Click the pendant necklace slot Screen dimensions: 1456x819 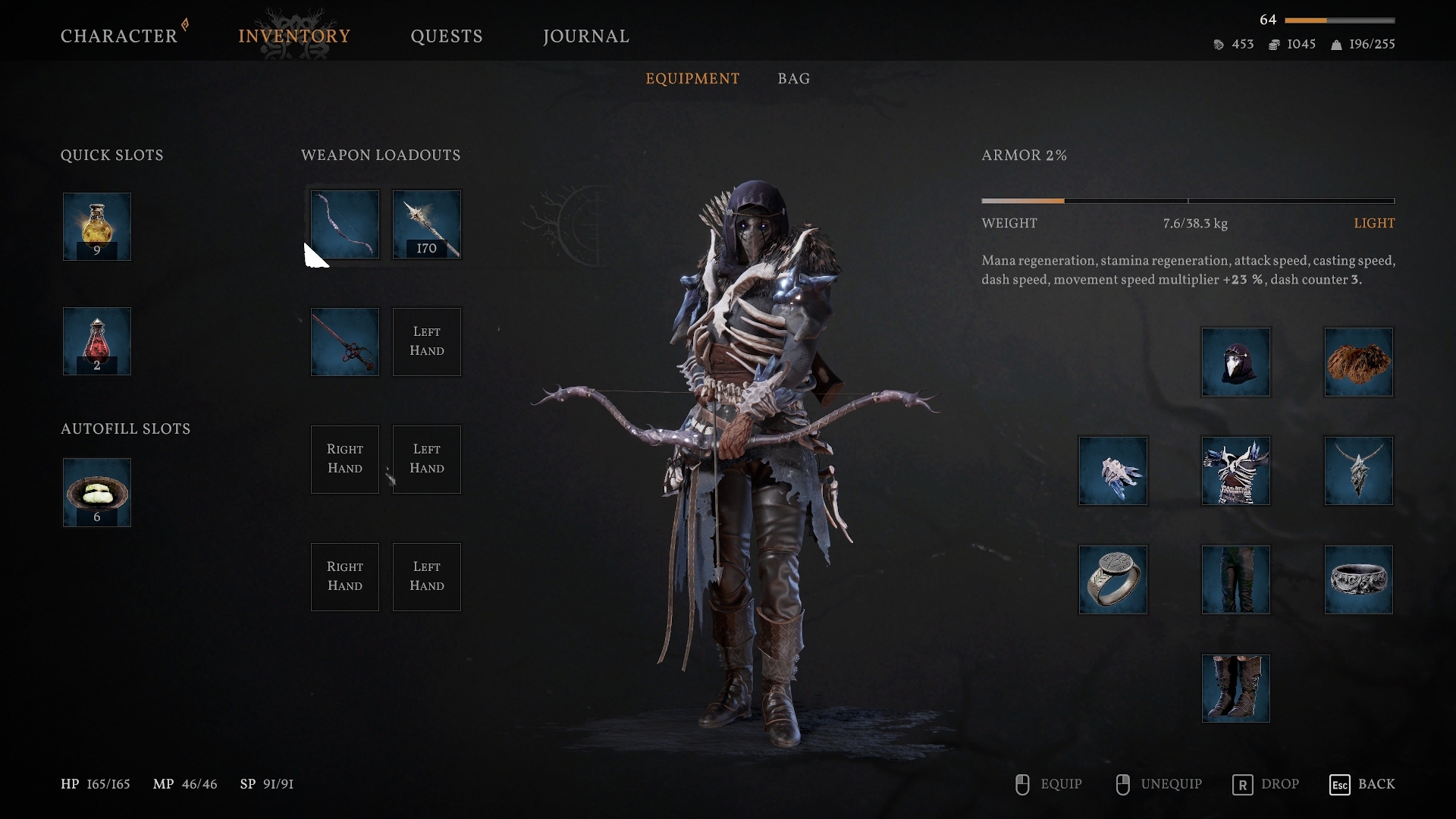pos(1359,471)
